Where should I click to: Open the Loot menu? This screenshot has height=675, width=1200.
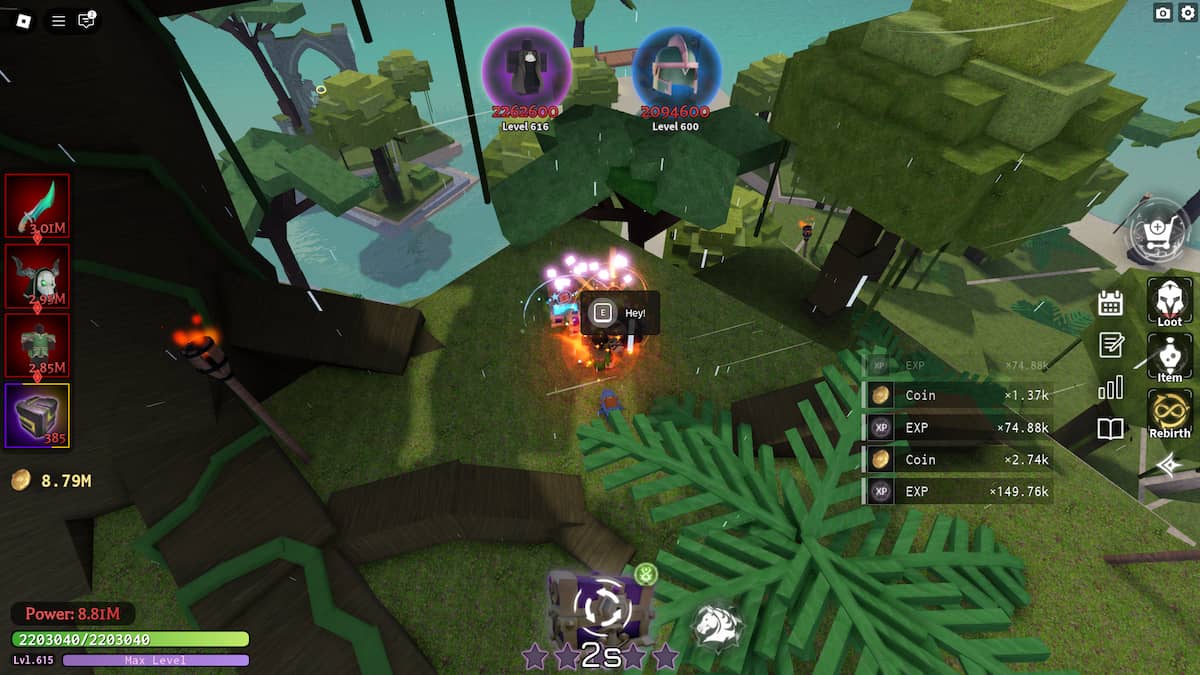(x=1169, y=302)
